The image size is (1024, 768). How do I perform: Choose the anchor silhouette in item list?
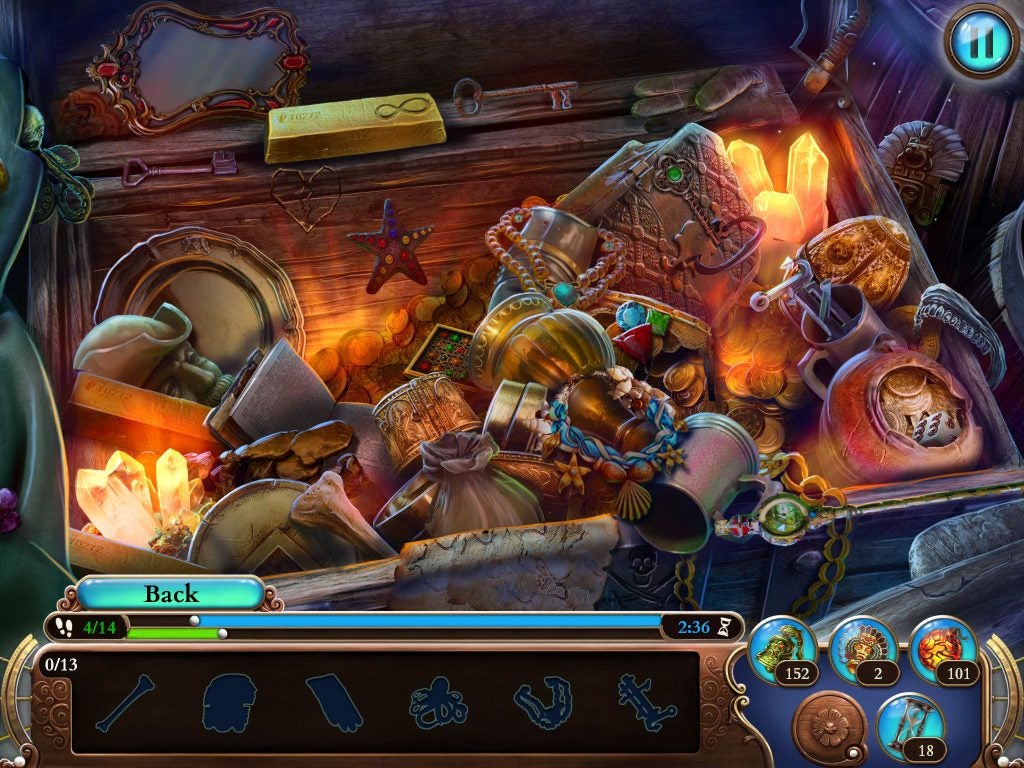(647, 703)
